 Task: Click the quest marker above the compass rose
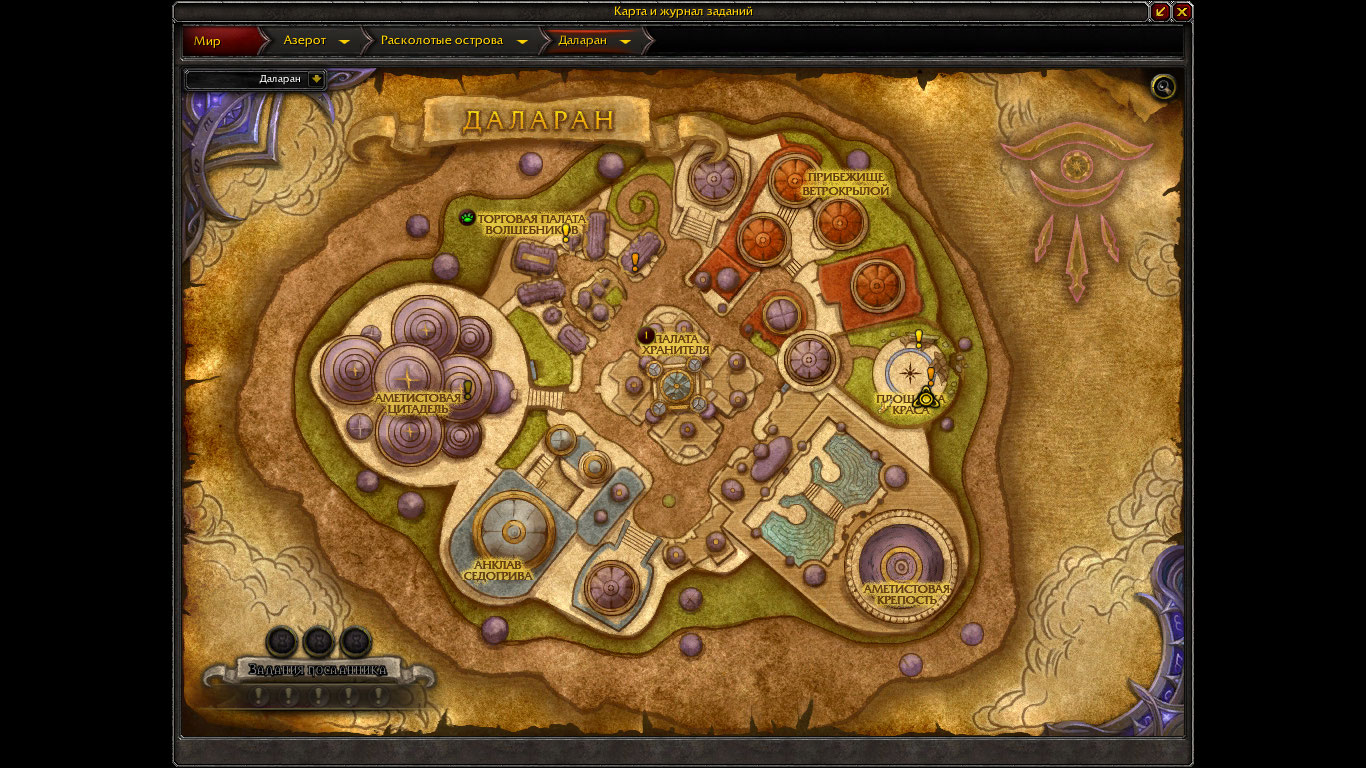[918, 339]
